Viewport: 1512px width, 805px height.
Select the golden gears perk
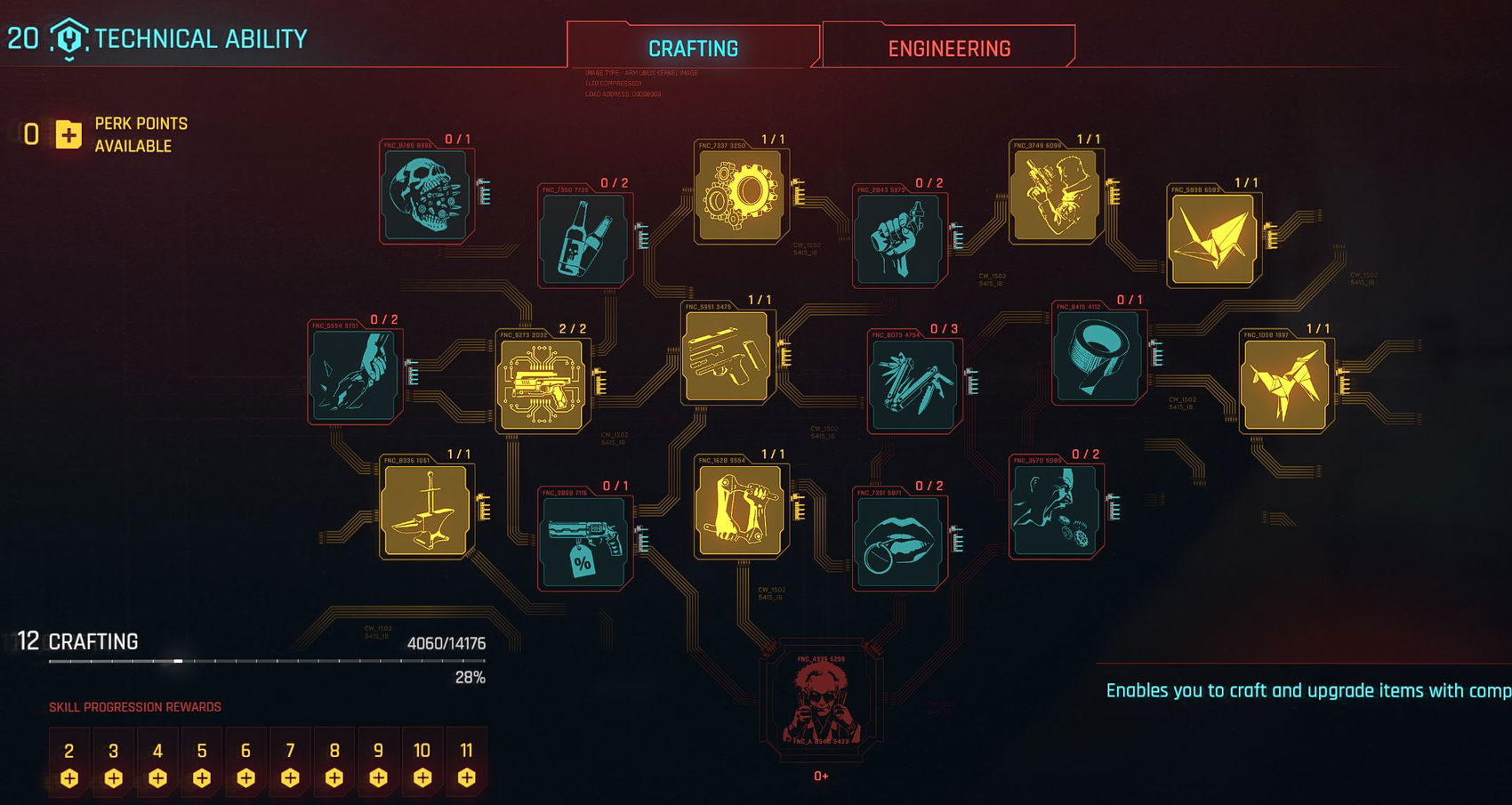[x=741, y=195]
